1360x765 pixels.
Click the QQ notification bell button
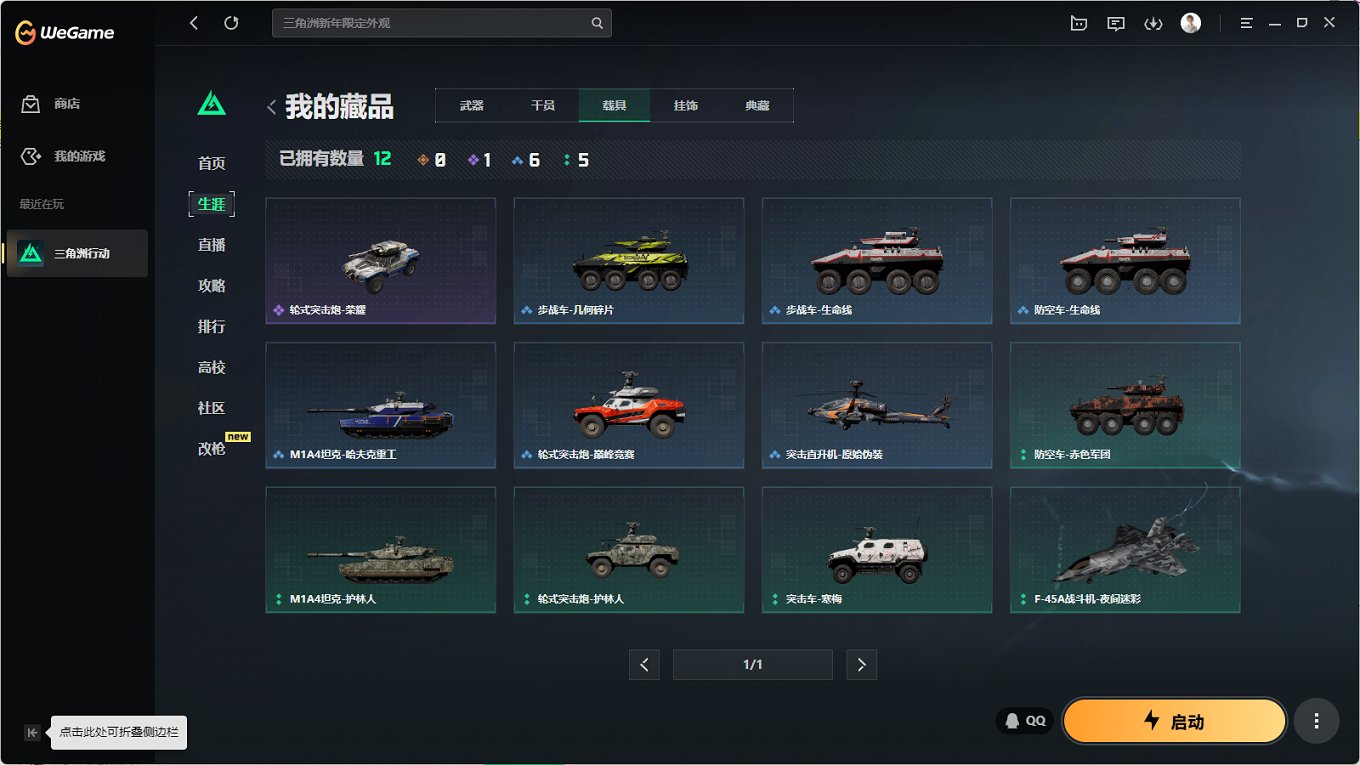pyautogui.click(x=1024, y=720)
